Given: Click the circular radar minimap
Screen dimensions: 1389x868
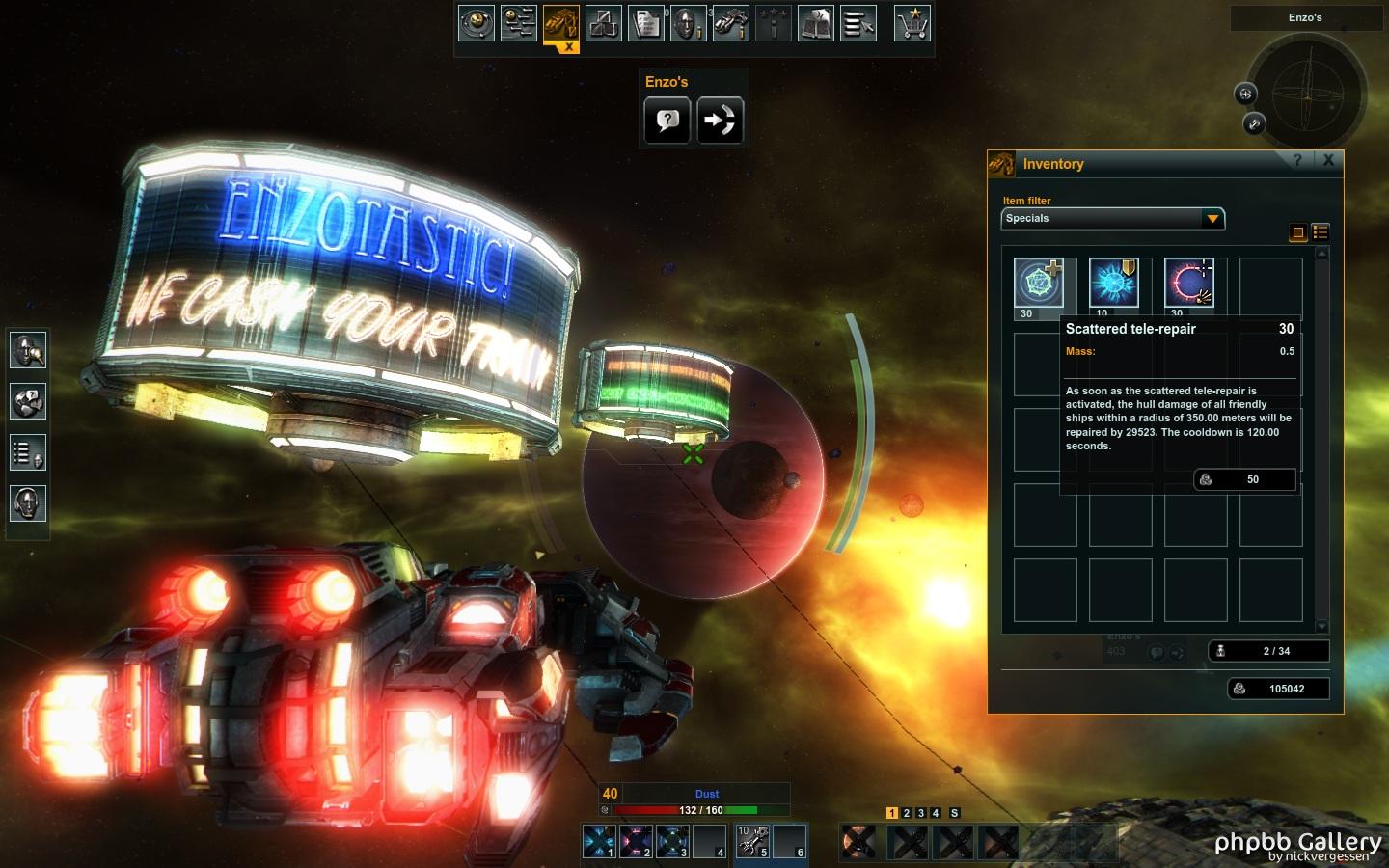Looking at the screenshot, I should tap(1307, 95).
